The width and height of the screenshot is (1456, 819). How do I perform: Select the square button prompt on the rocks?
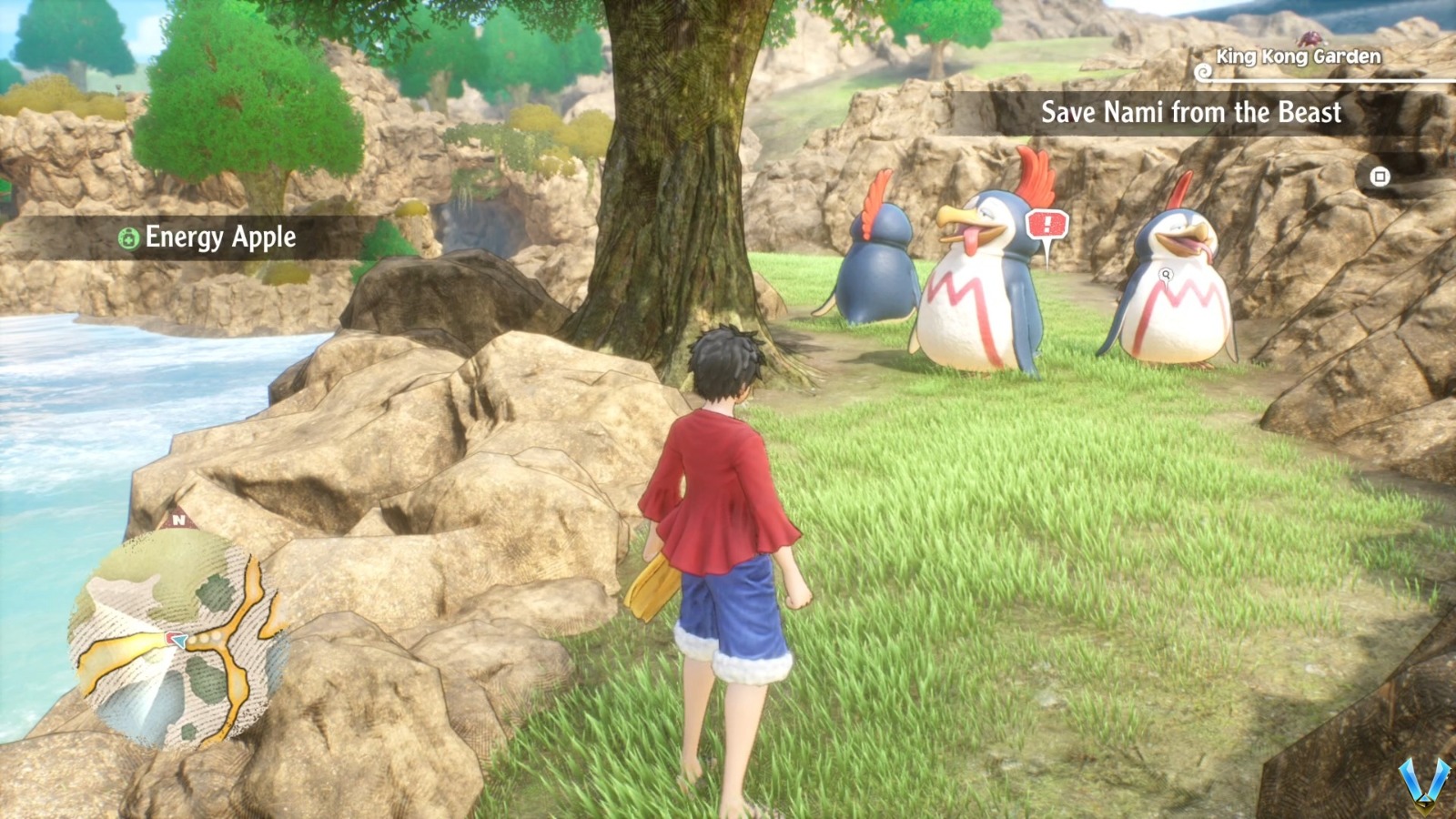point(1380,177)
